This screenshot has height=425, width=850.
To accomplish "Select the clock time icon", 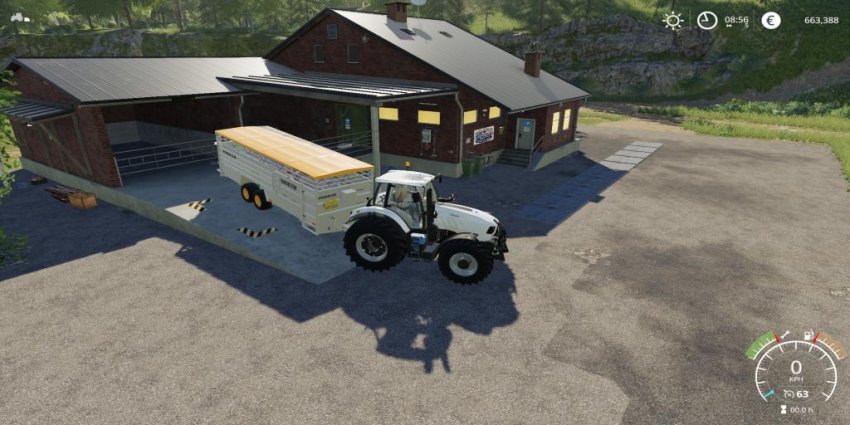I will 707,20.
